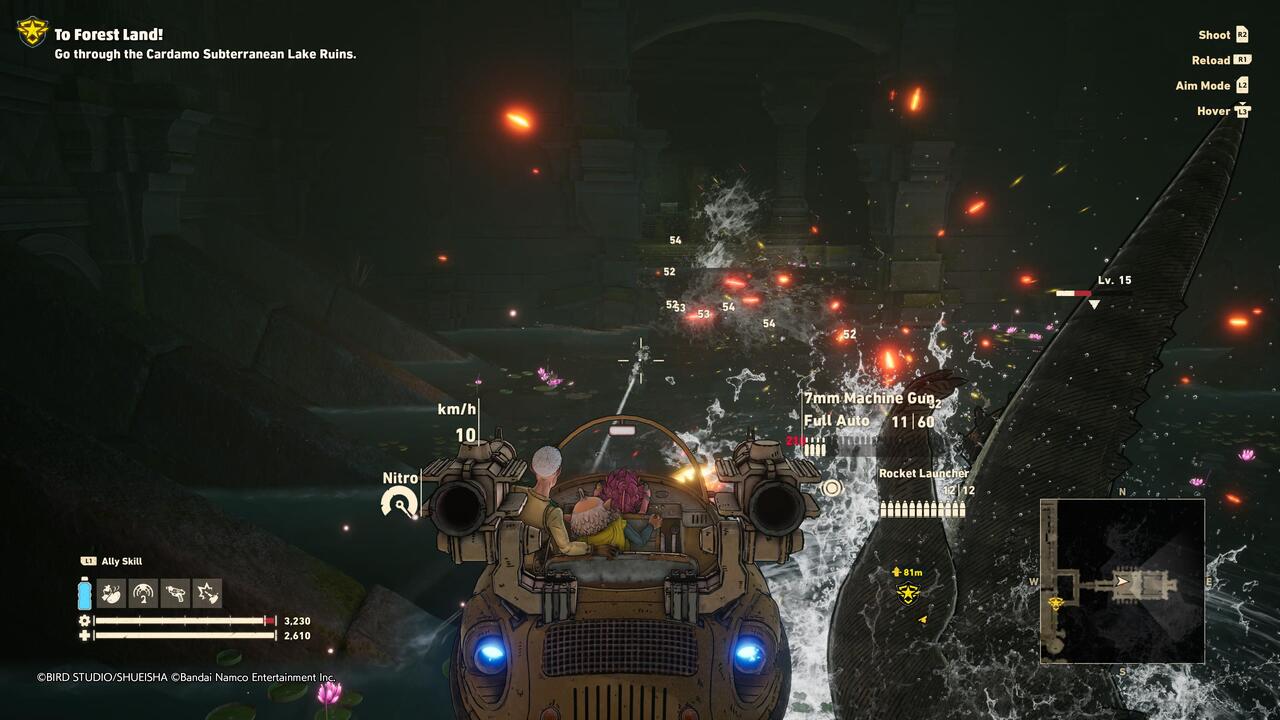The image size is (1280, 720).
Task: Select the 7mm Machine Gun weapon
Action: click(869, 398)
